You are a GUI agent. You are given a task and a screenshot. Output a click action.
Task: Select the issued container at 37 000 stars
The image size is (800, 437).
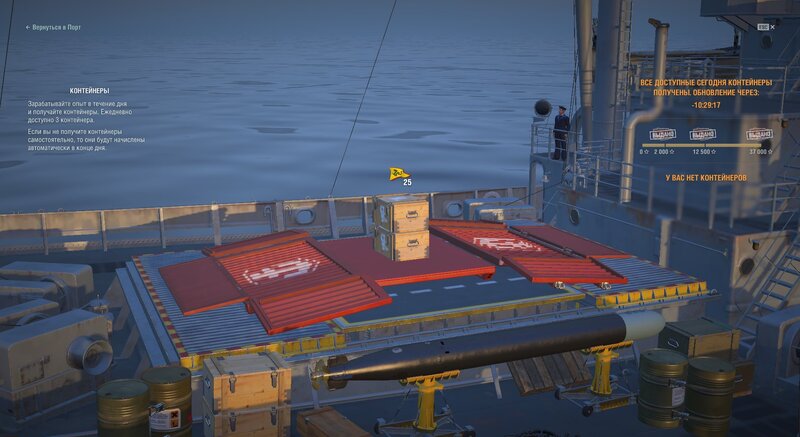click(x=759, y=134)
